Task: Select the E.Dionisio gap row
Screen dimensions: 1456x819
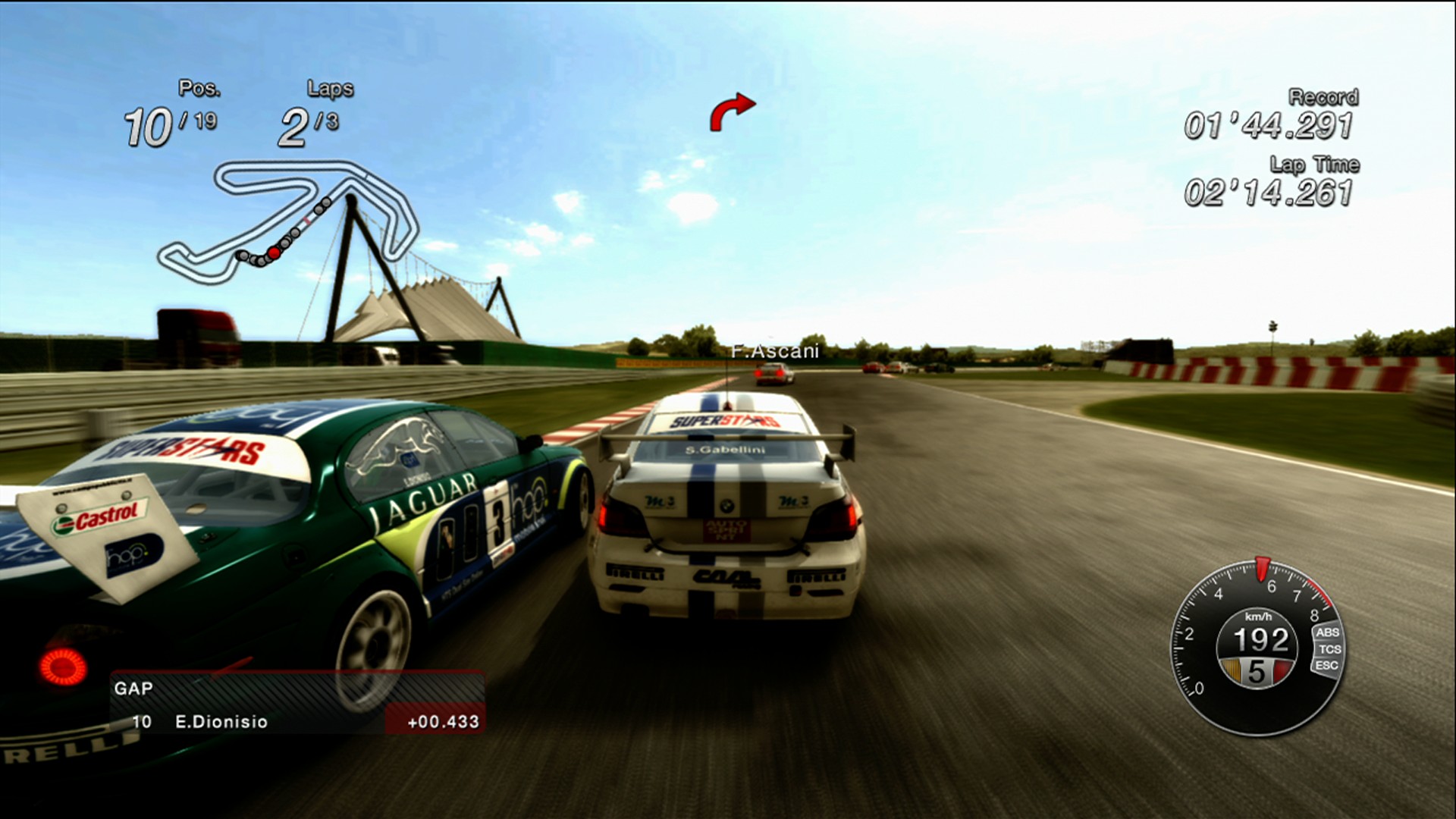Action: pos(297,721)
